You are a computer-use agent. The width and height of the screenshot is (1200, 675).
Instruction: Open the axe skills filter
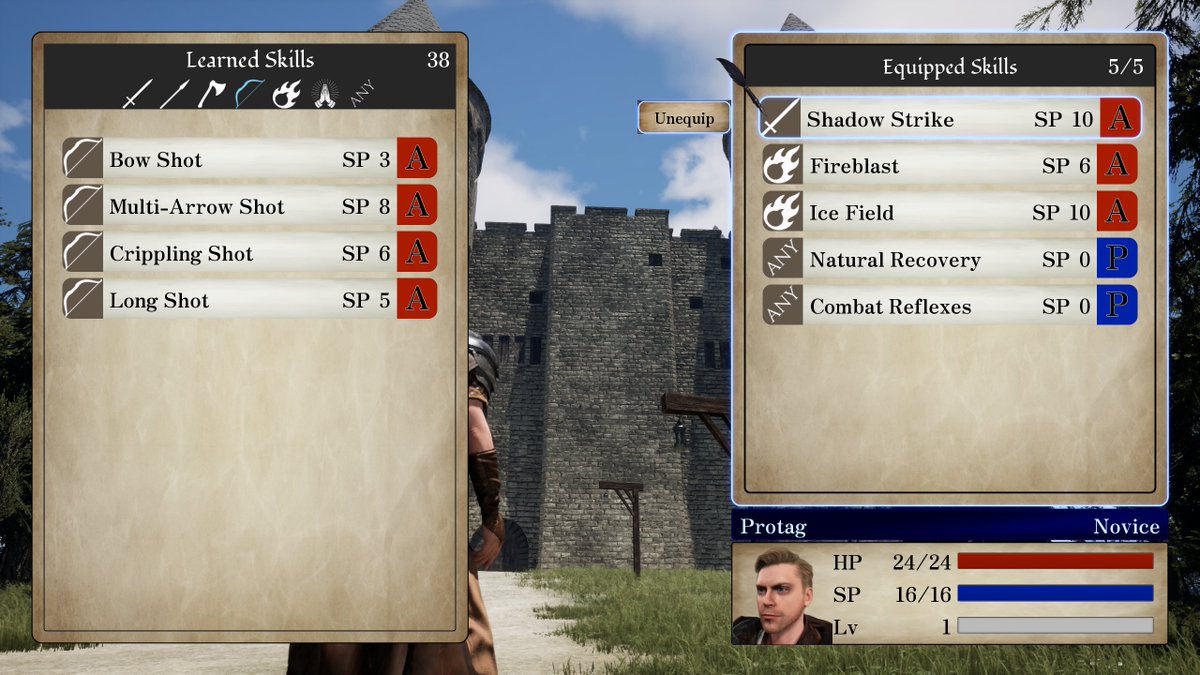pos(211,94)
